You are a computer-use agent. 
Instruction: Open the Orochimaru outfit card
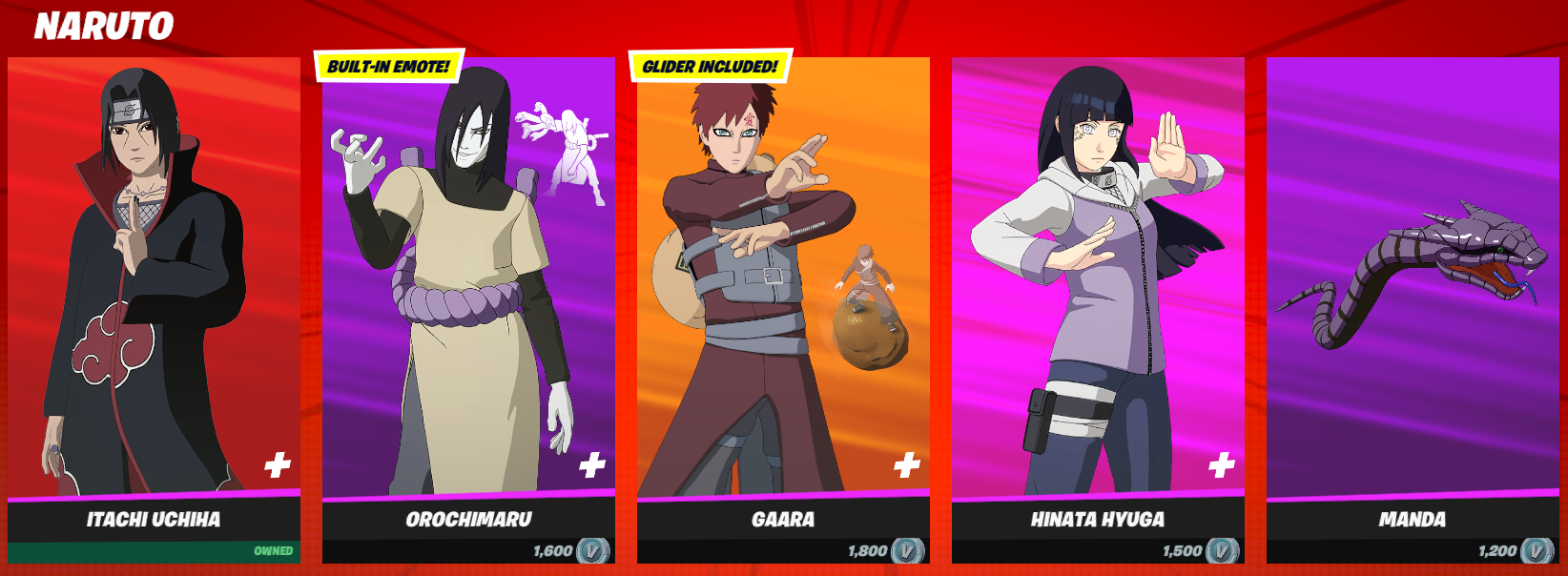[x=467, y=286]
